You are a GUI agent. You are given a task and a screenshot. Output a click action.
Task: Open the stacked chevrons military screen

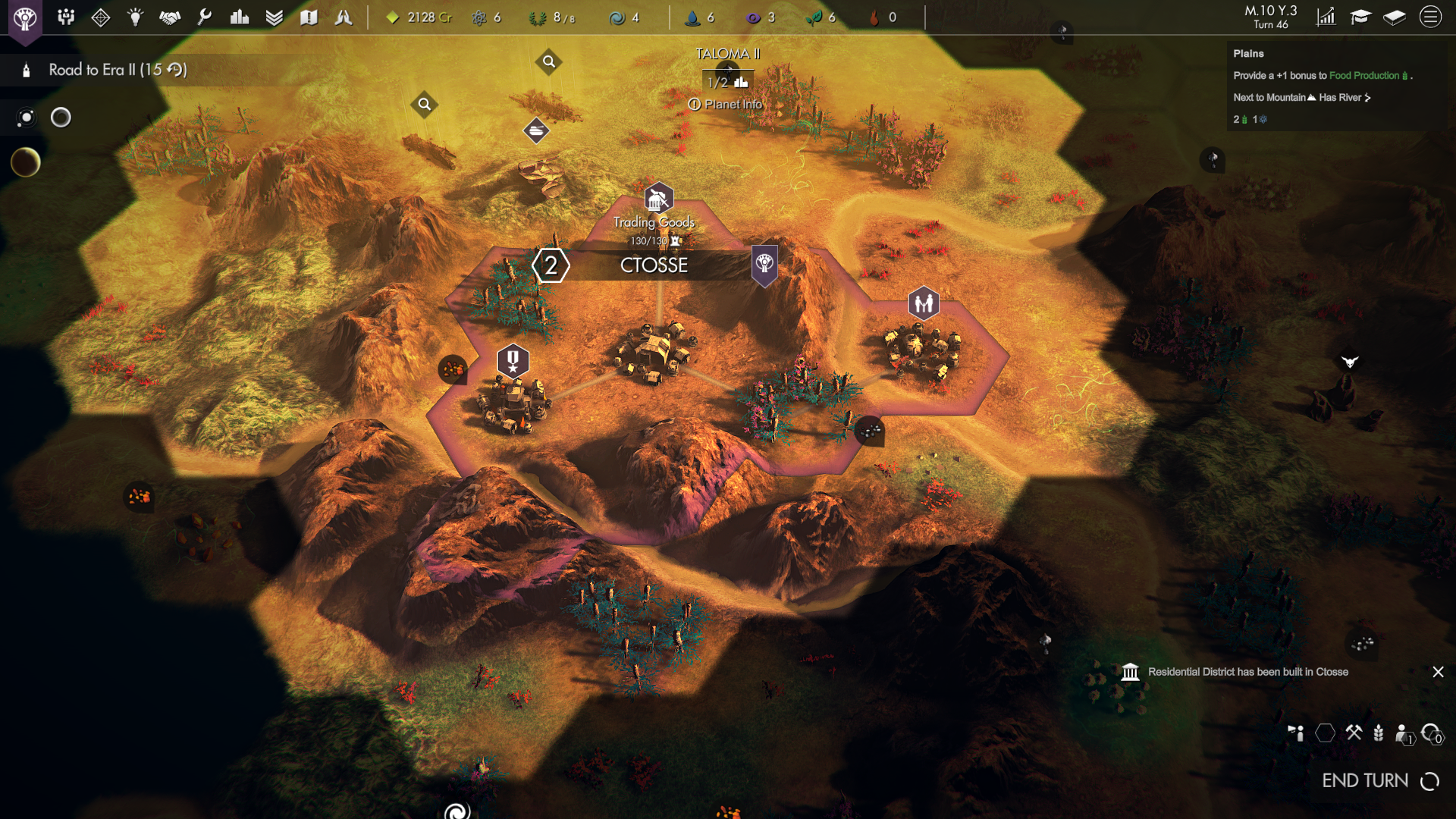tap(275, 17)
